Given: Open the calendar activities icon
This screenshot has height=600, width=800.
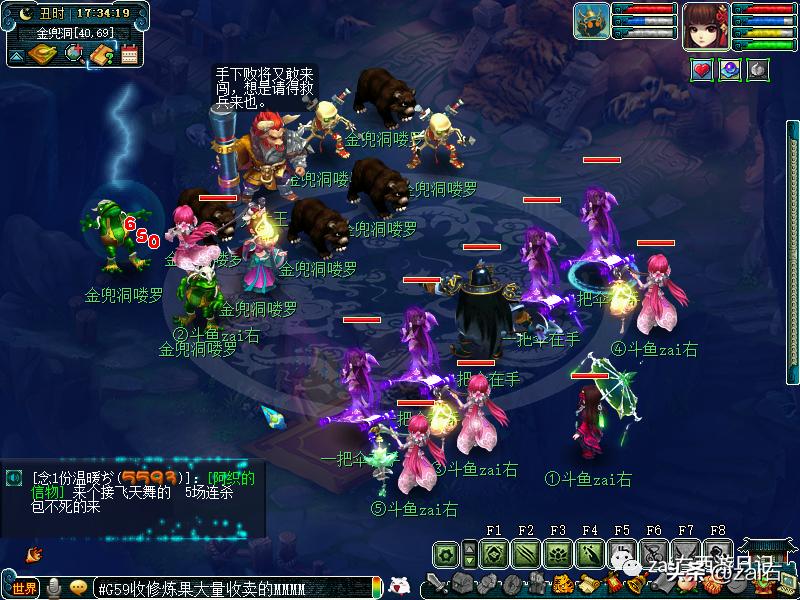Looking at the screenshot, I should click(129, 54).
